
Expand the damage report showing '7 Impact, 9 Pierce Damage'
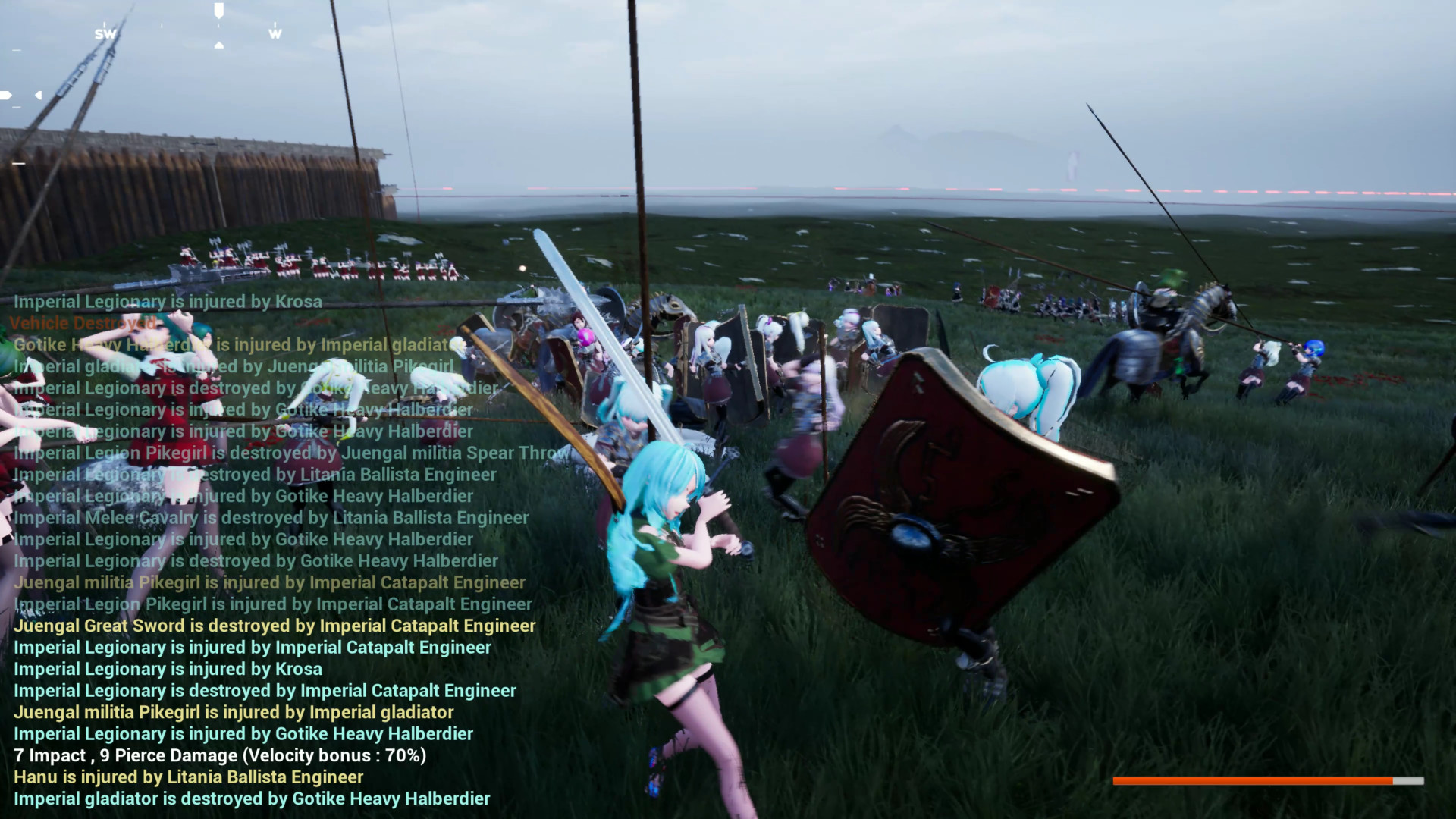(220, 755)
